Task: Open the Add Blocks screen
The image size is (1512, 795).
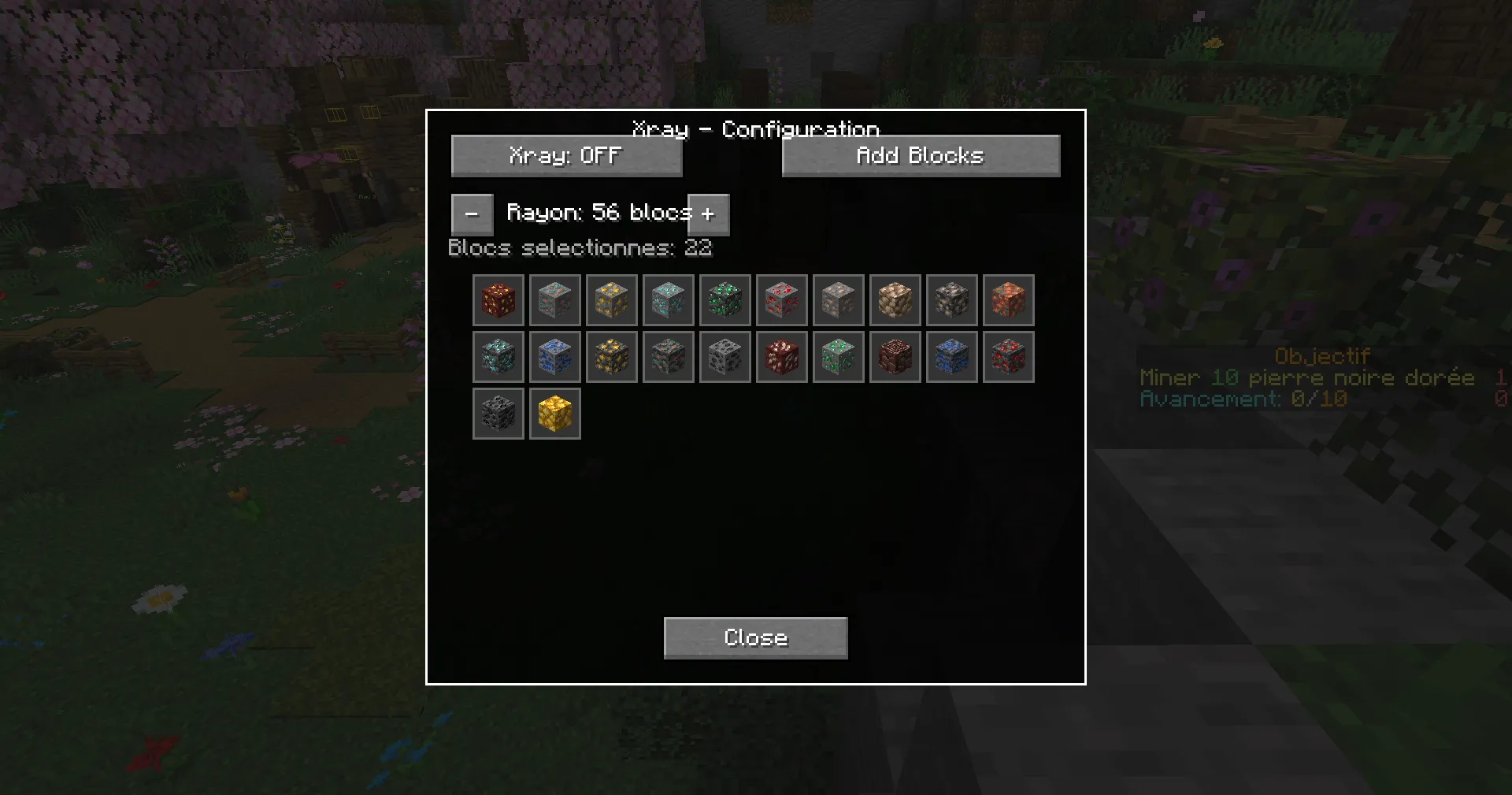Action: [x=920, y=155]
